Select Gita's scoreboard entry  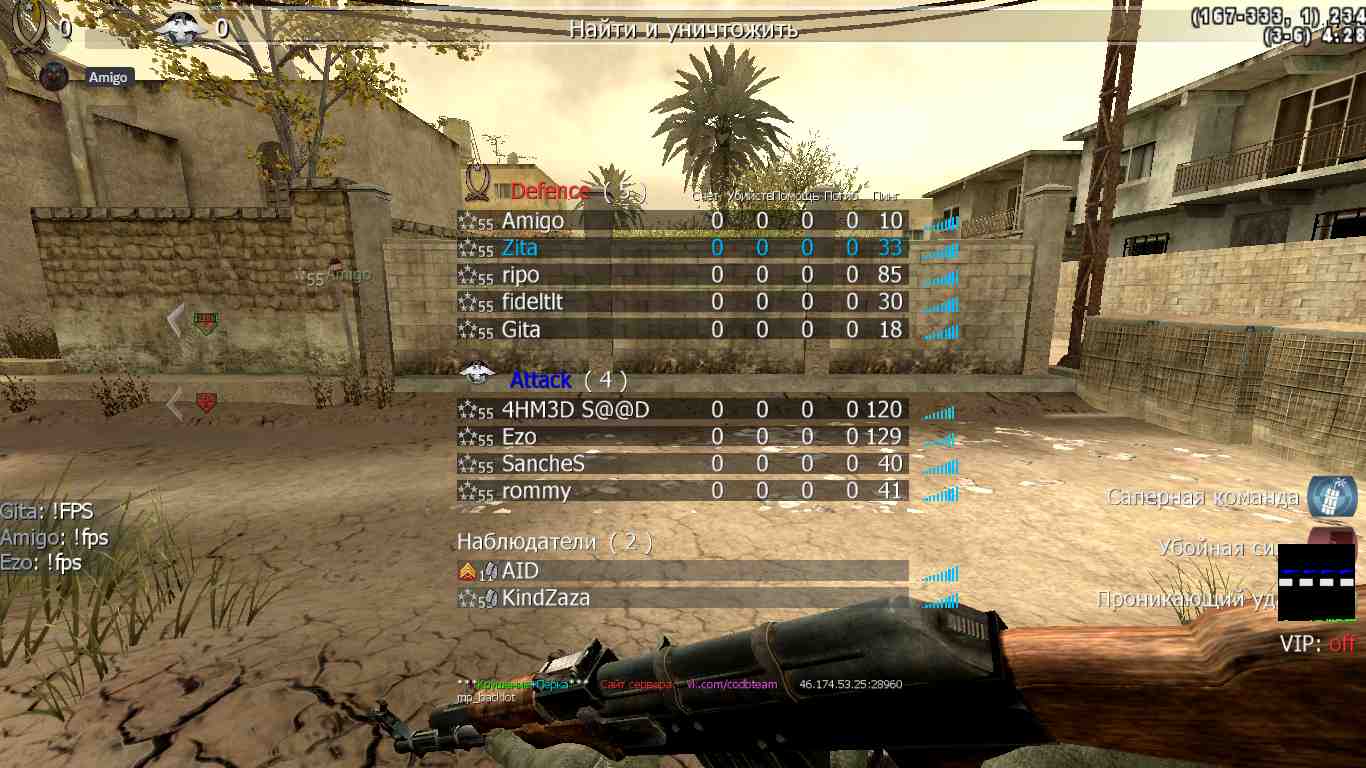pos(682,329)
